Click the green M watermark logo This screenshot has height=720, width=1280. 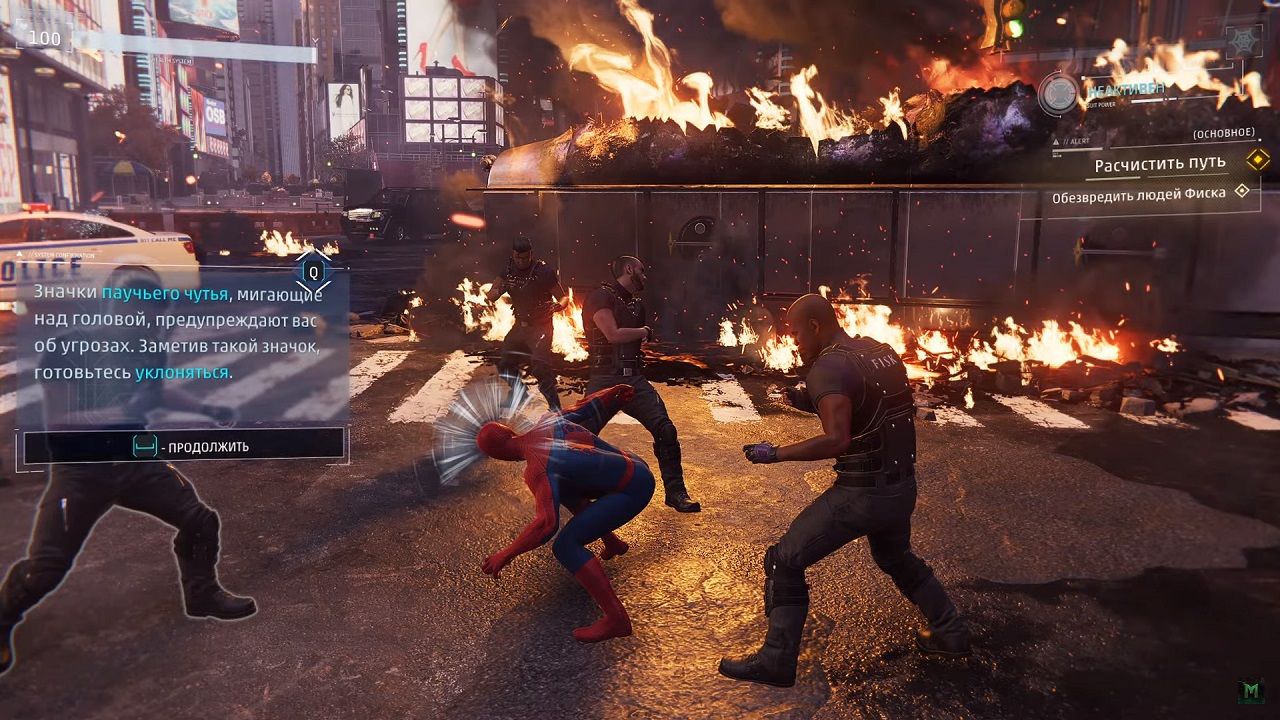pos(1251,692)
